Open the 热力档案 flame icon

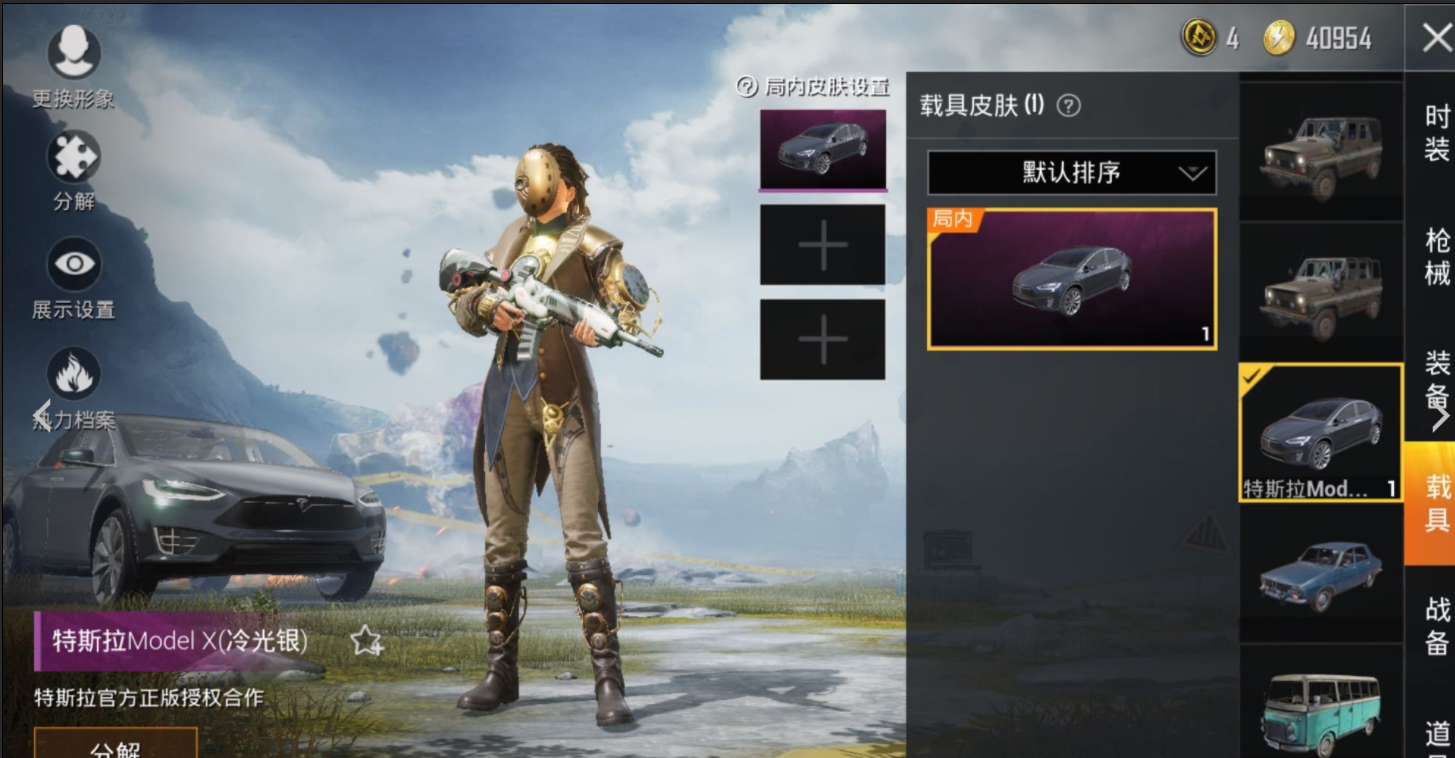74,374
